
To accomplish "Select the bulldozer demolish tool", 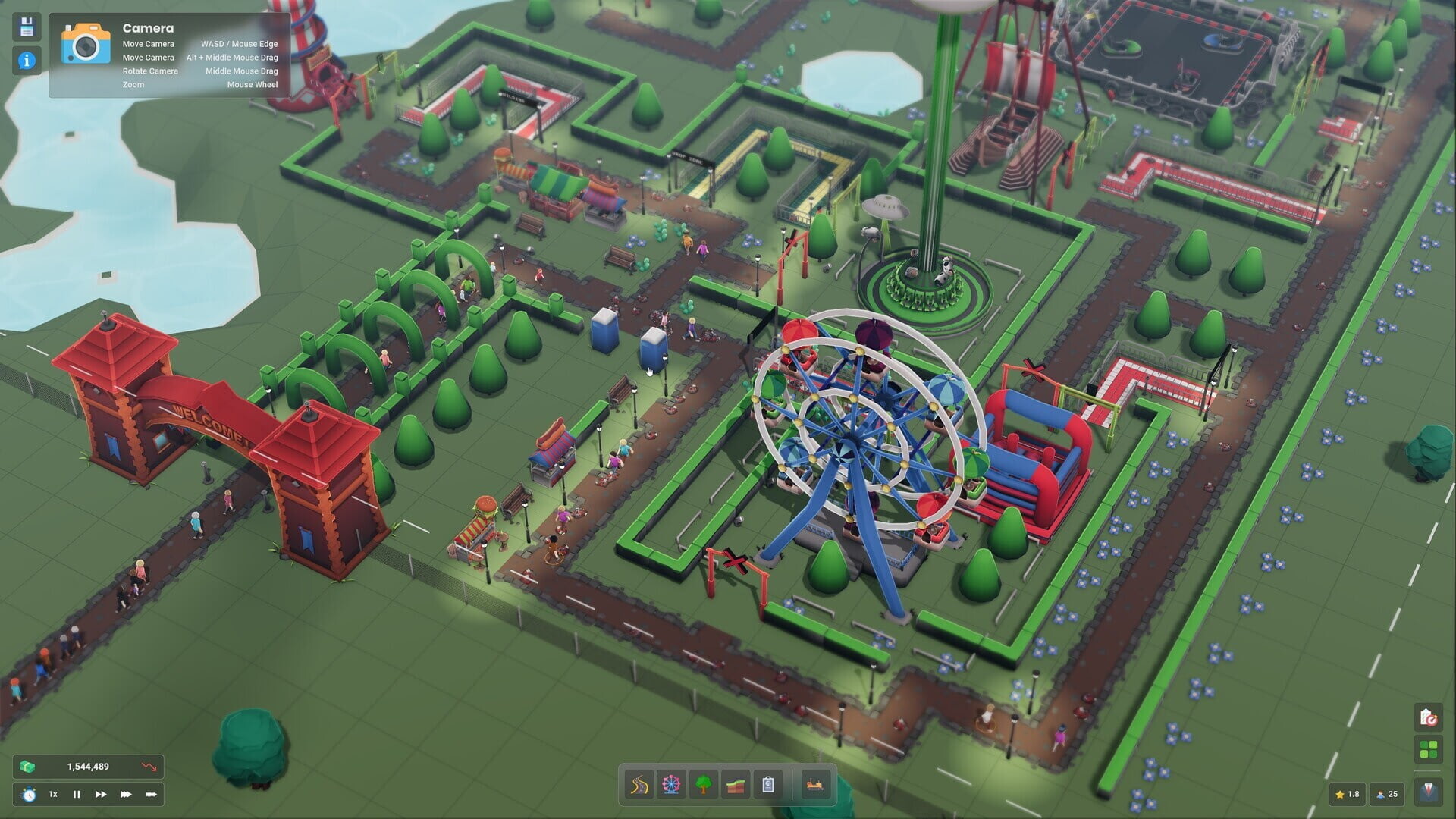I will coord(815,784).
